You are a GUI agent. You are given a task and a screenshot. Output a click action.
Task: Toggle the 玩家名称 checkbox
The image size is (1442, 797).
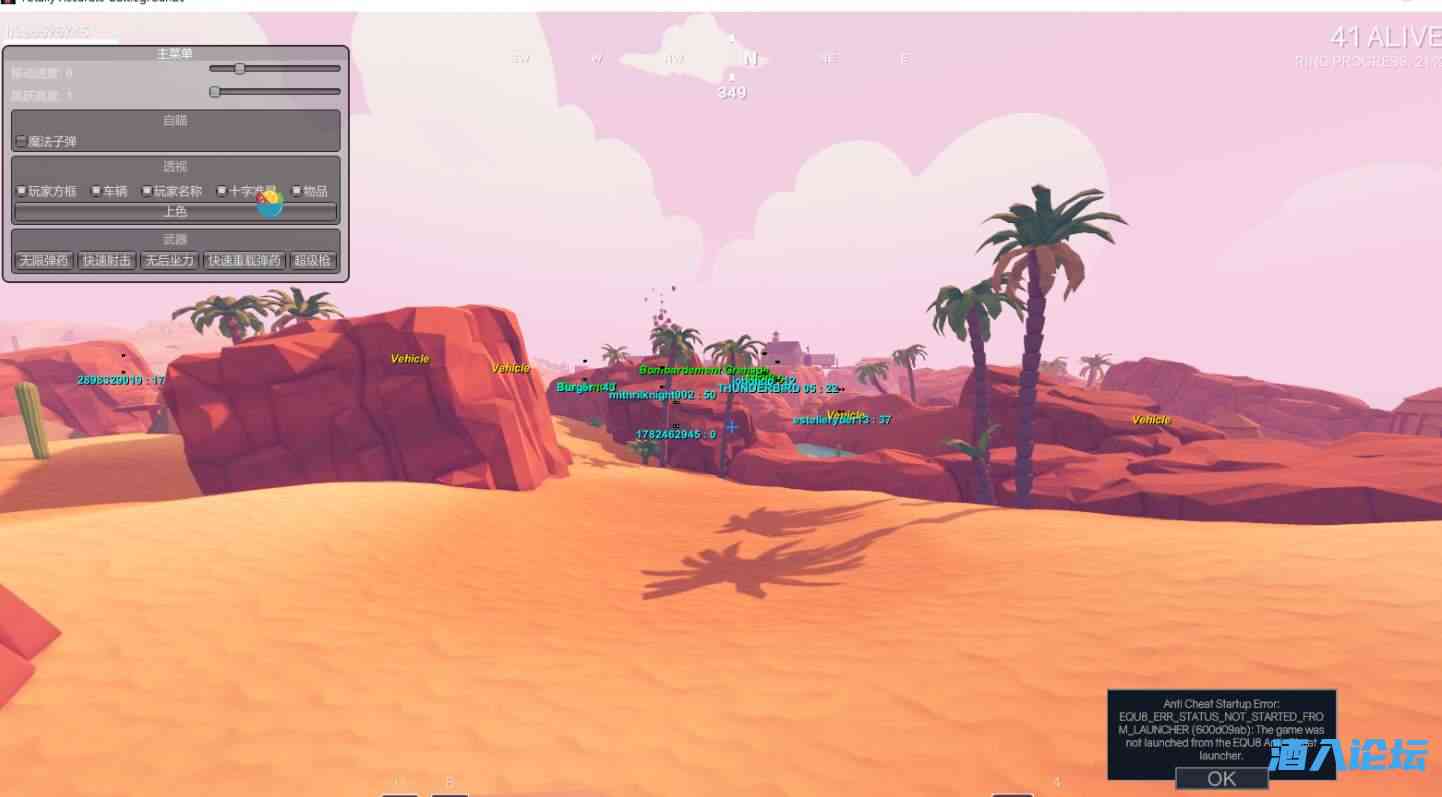[148, 190]
